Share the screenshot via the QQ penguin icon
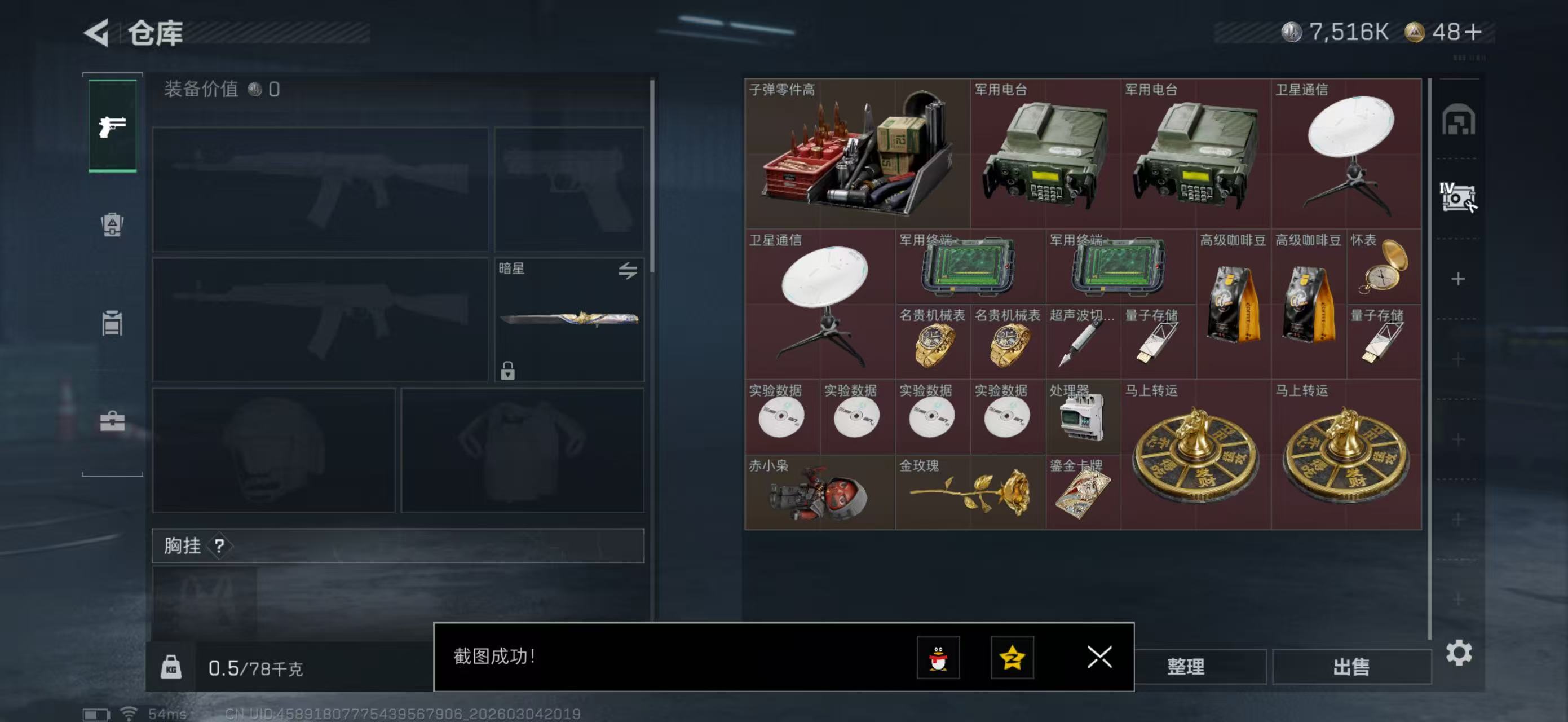 pyautogui.click(x=938, y=658)
